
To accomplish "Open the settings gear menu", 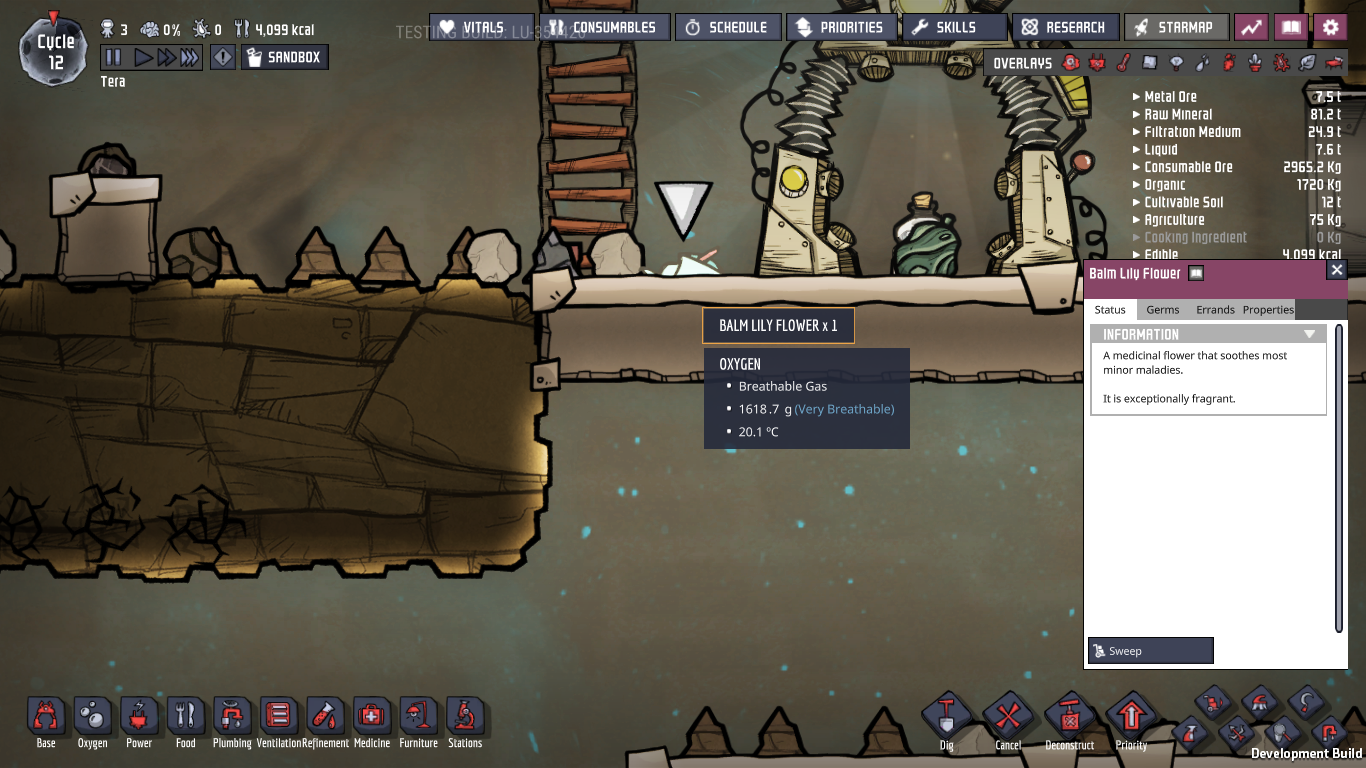I will click(x=1330, y=27).
